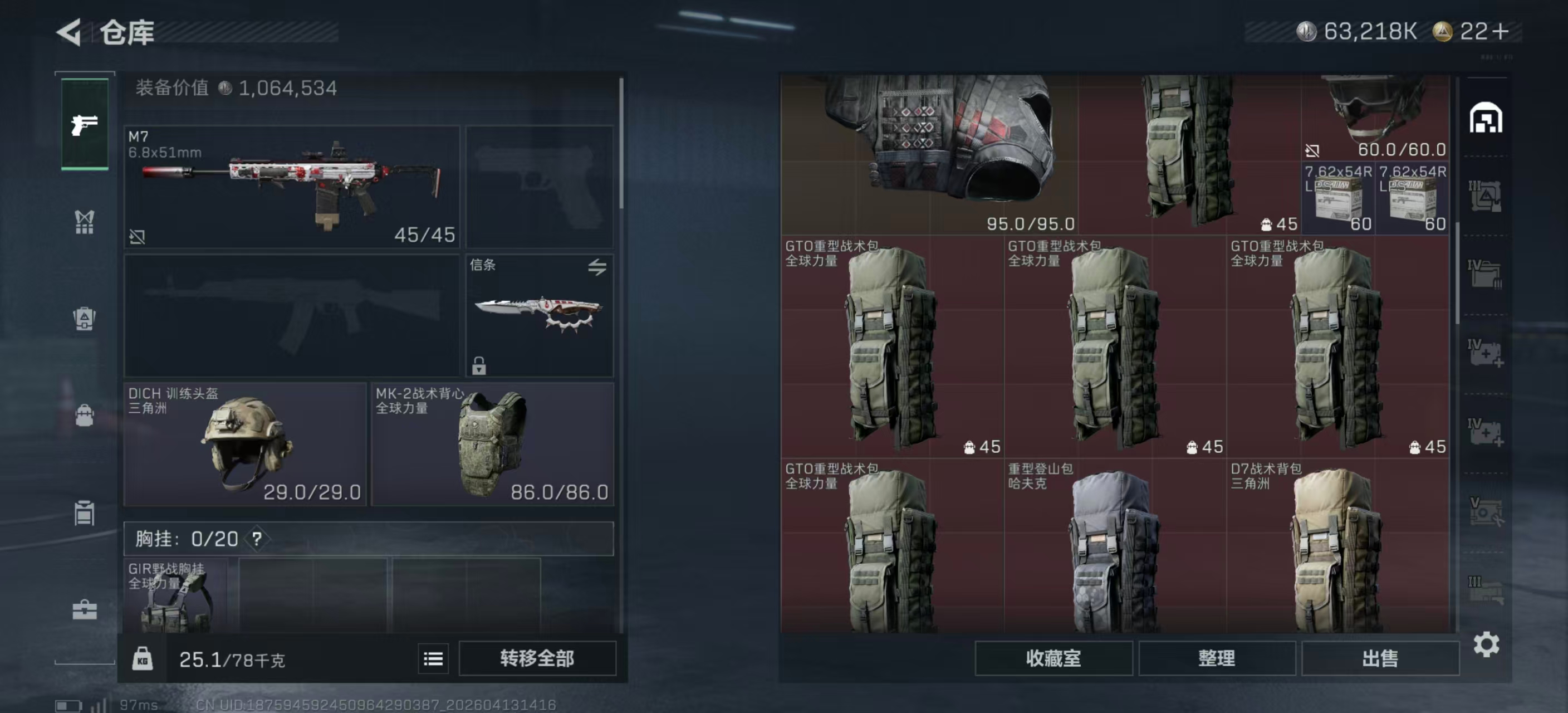Select the main stash home tab
Screen dimensions: 1568x713
[1486, 118]
